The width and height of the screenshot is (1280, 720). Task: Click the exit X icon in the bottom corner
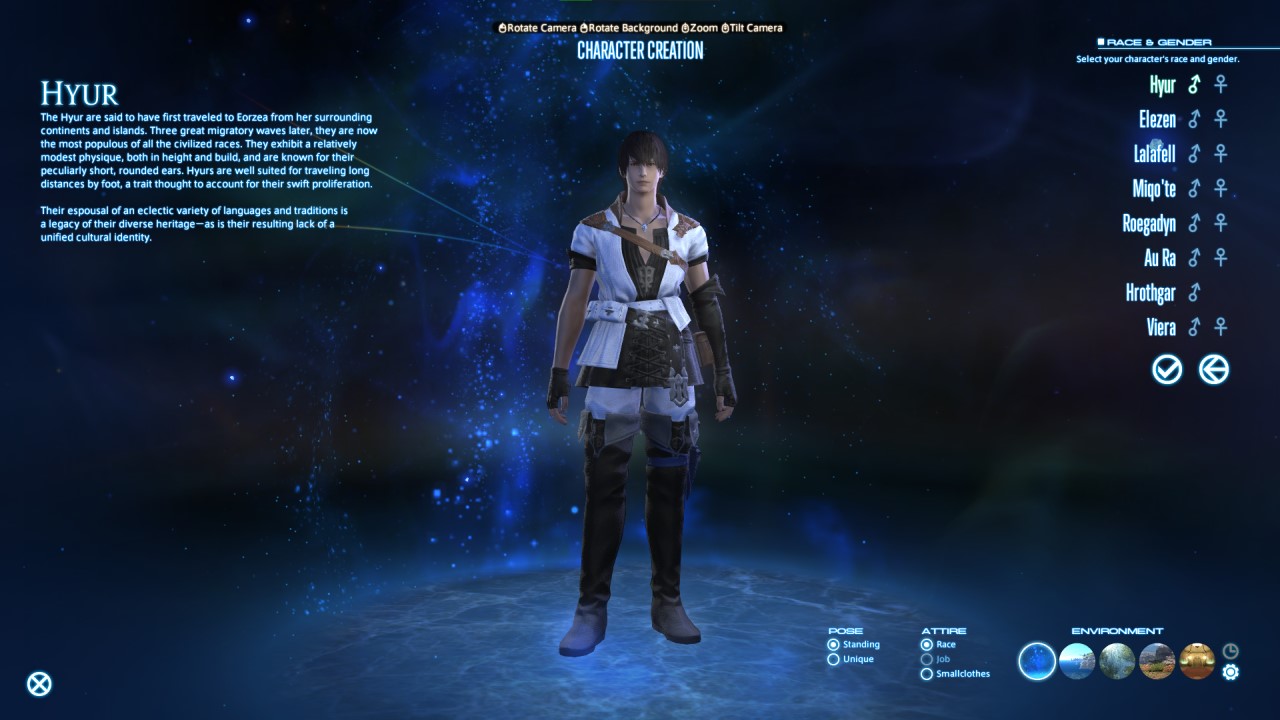point(38,684)
